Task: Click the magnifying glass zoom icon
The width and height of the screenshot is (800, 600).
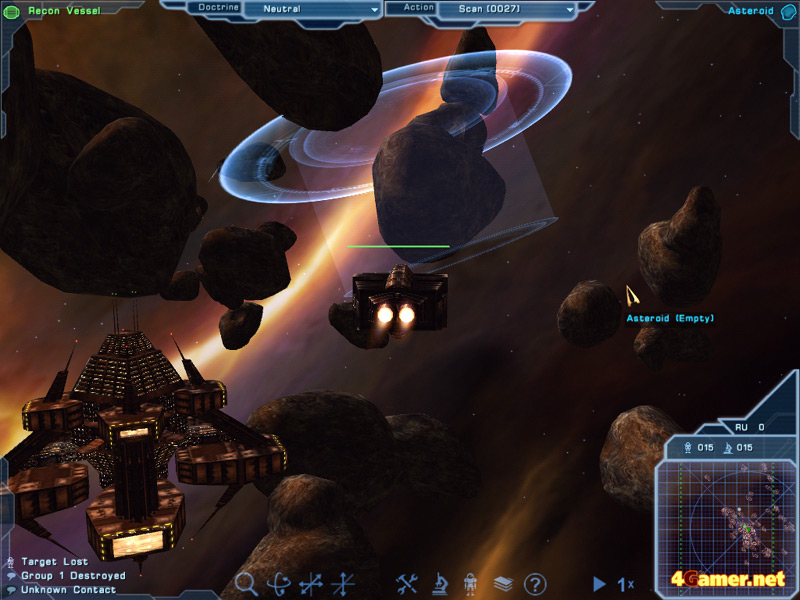Action: click(x=246, y=583)
